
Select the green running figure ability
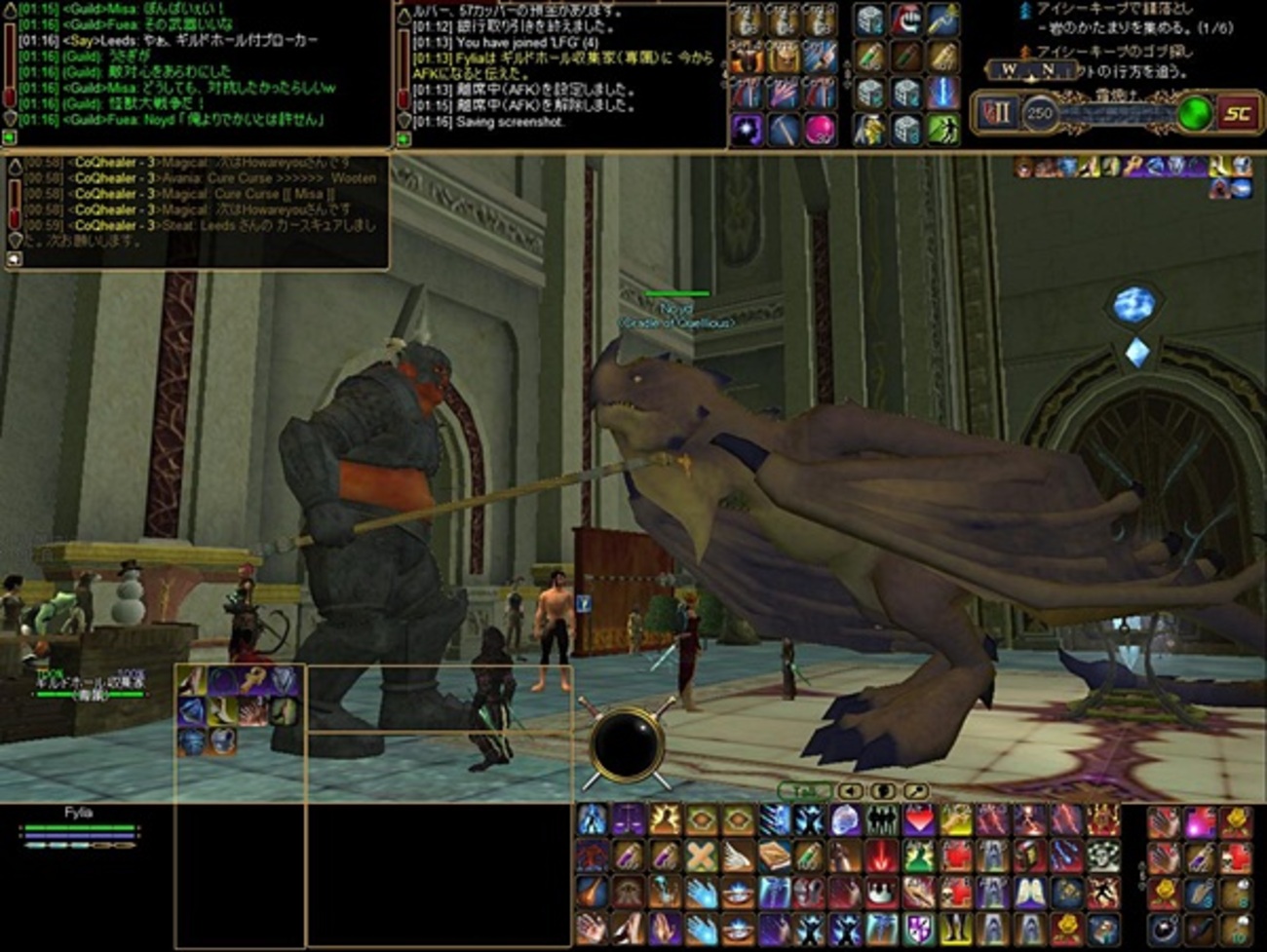click(x=942, y=129)
